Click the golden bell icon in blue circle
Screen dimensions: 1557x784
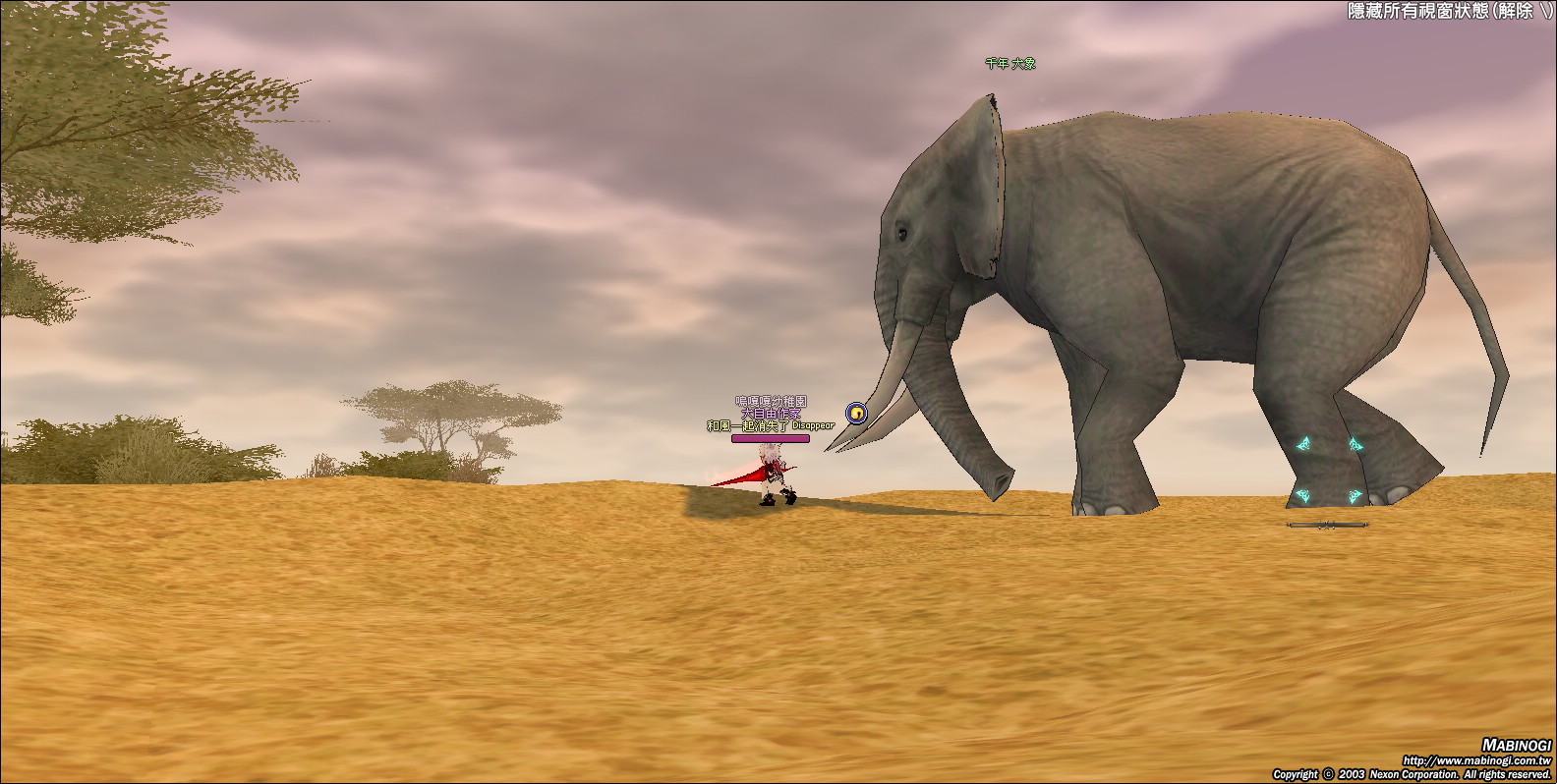click(x=856, y=414)
